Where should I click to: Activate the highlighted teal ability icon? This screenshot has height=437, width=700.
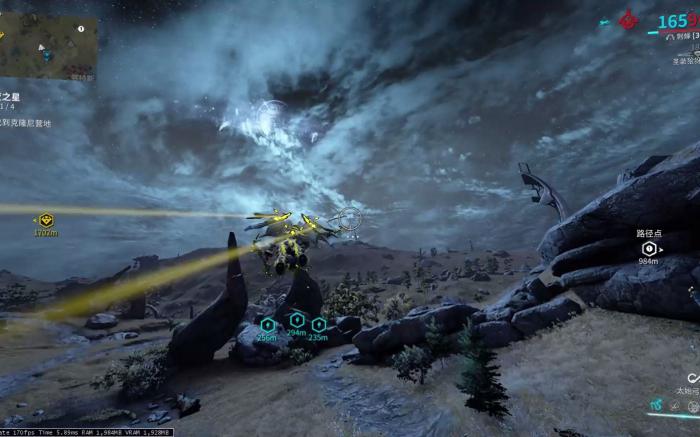pos(656,406)
